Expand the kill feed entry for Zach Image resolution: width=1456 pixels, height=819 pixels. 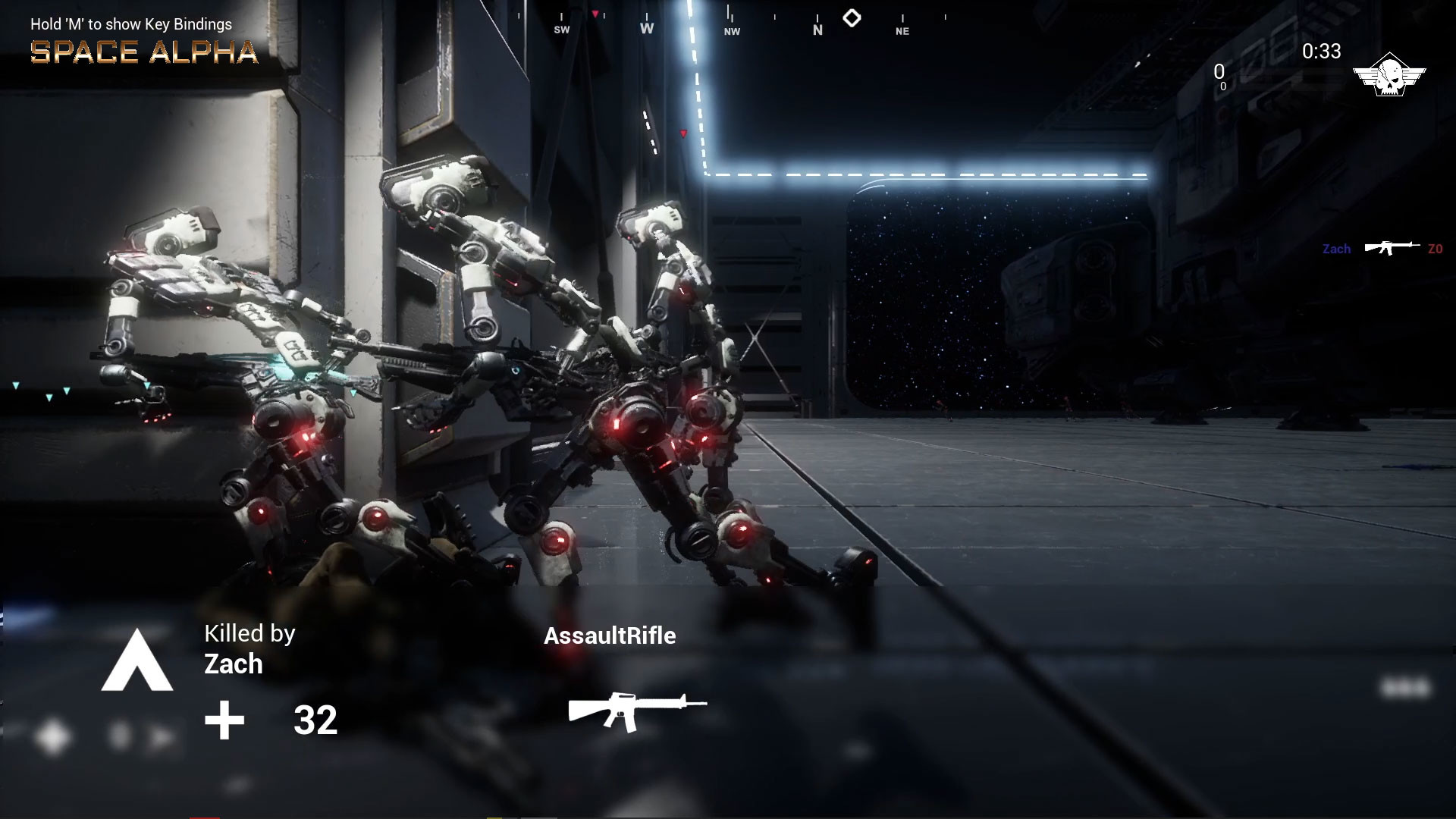(x=1337, y=249)
